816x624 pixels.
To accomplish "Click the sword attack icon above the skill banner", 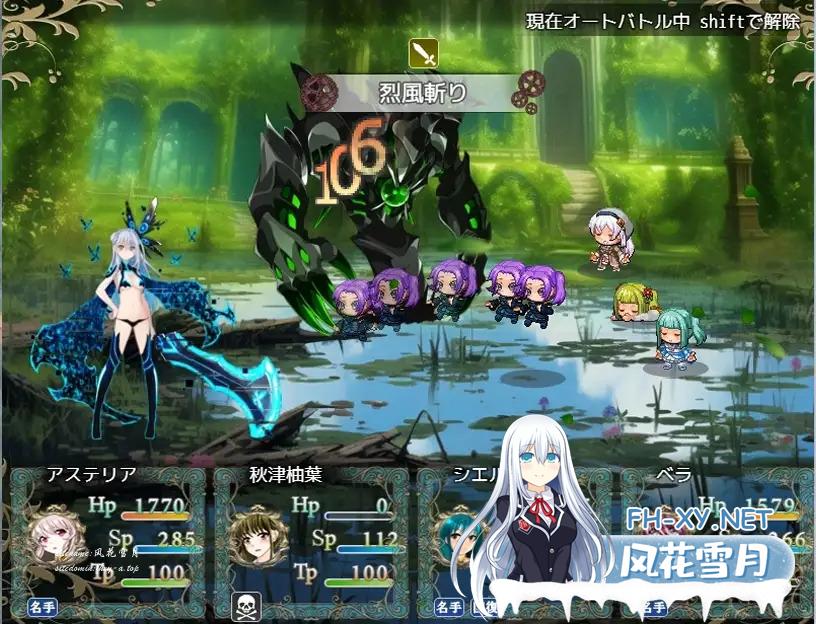I will [x=424, y=54].
